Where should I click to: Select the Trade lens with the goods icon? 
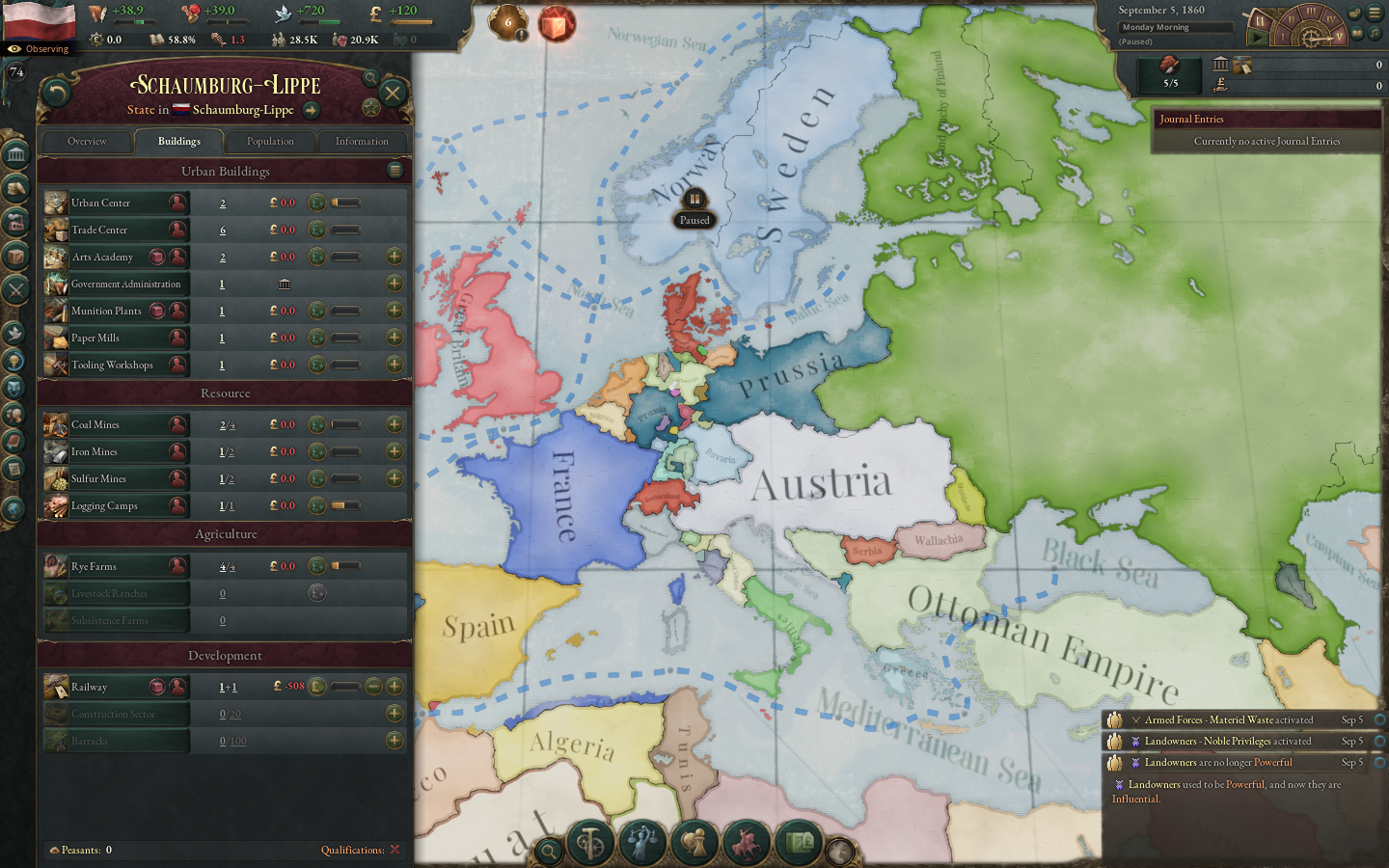pos(797,842)
